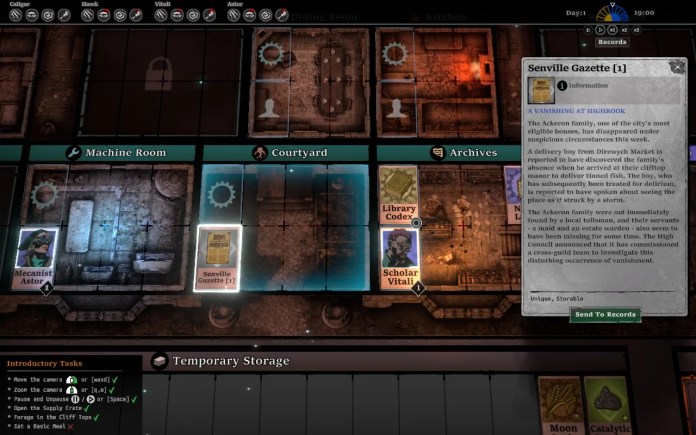Open the Machine Room header
The image size is (696, 435).
point(116,153)
